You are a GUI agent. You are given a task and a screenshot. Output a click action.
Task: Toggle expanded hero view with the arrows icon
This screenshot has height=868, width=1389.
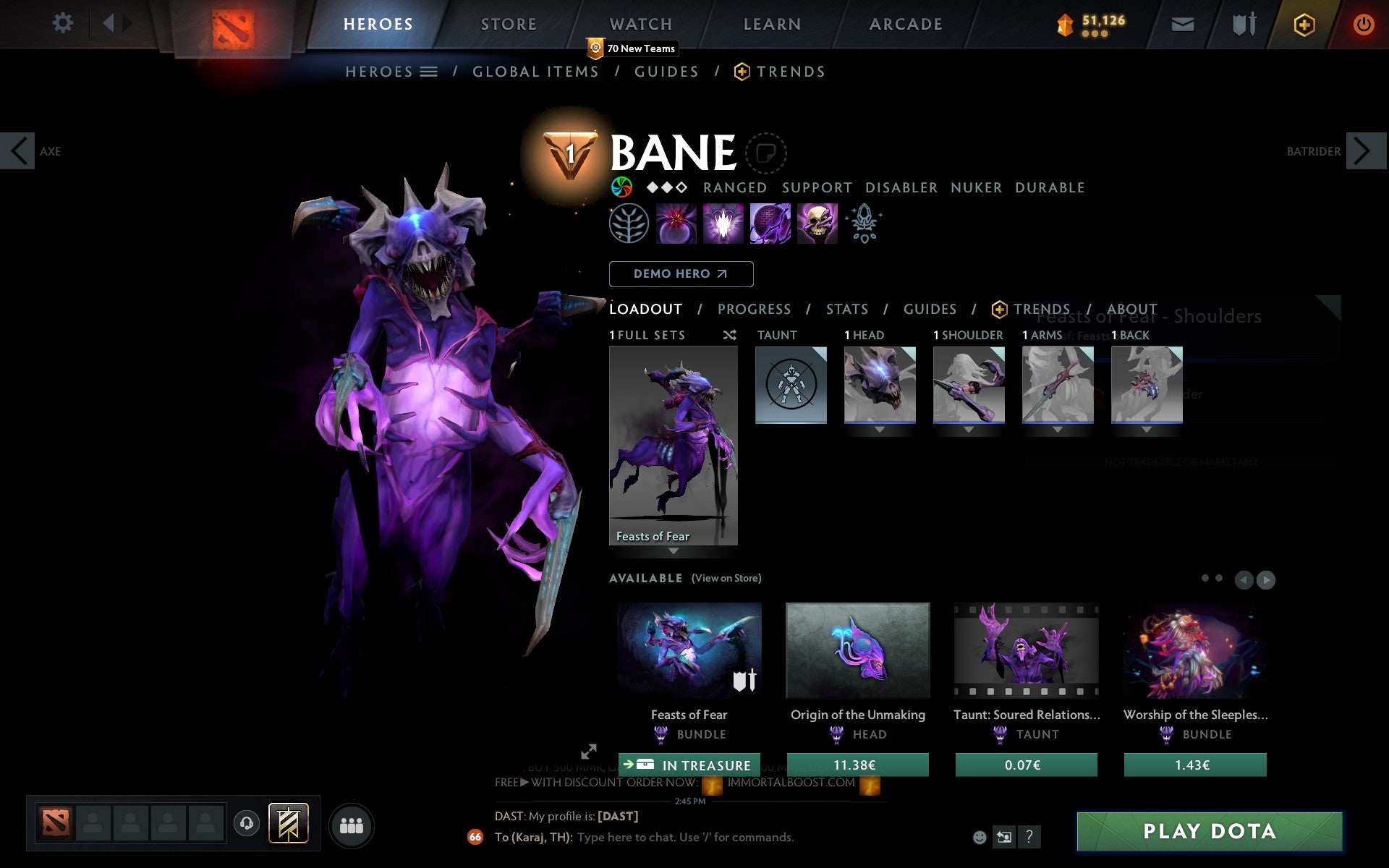point(589,752)
